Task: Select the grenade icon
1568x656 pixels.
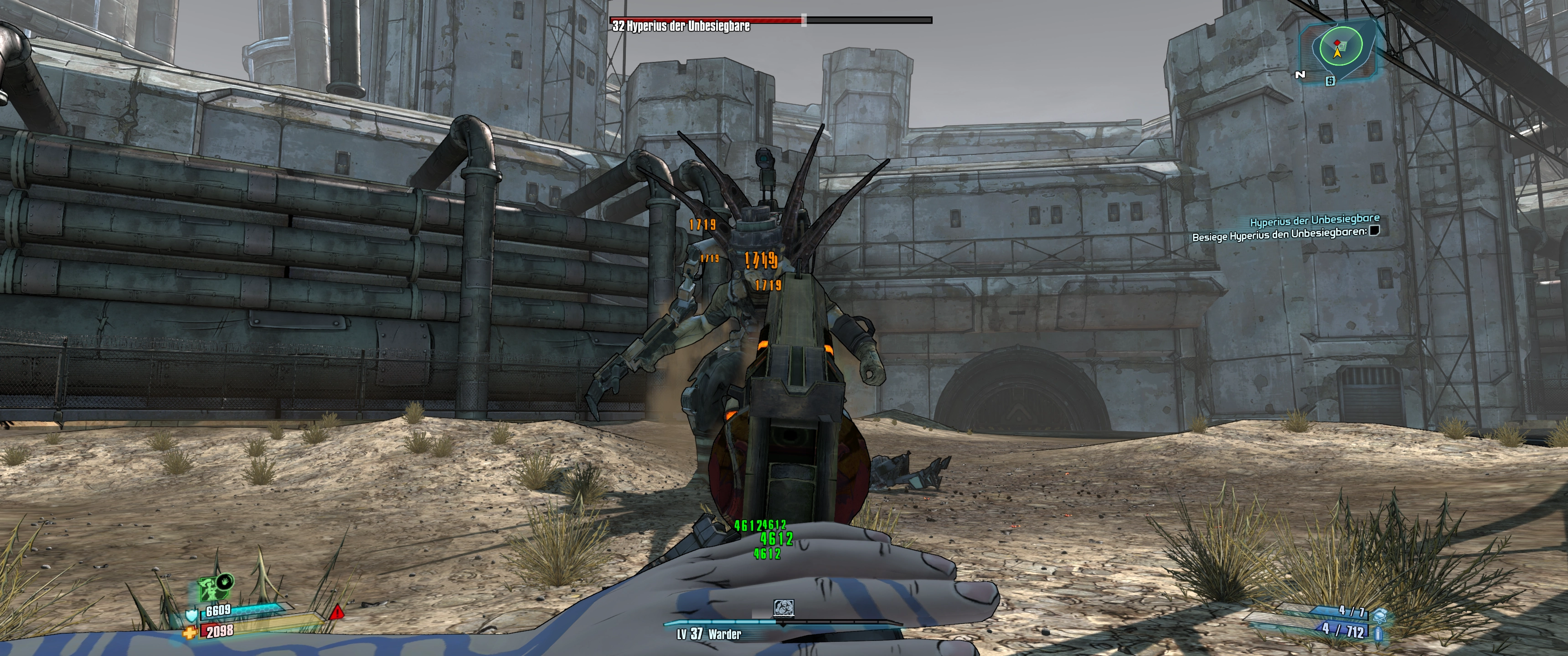Action: tap(1380, 615)
